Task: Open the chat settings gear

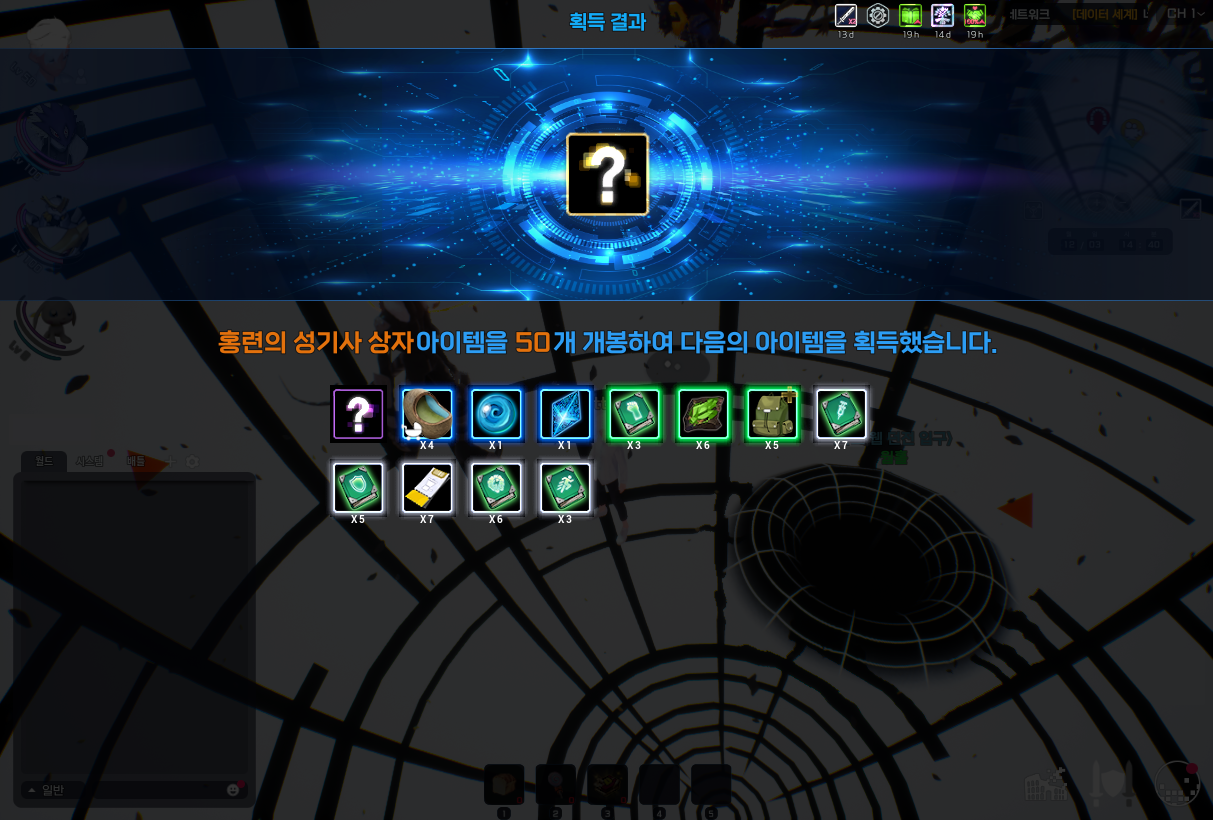Action: click(192, 462)
